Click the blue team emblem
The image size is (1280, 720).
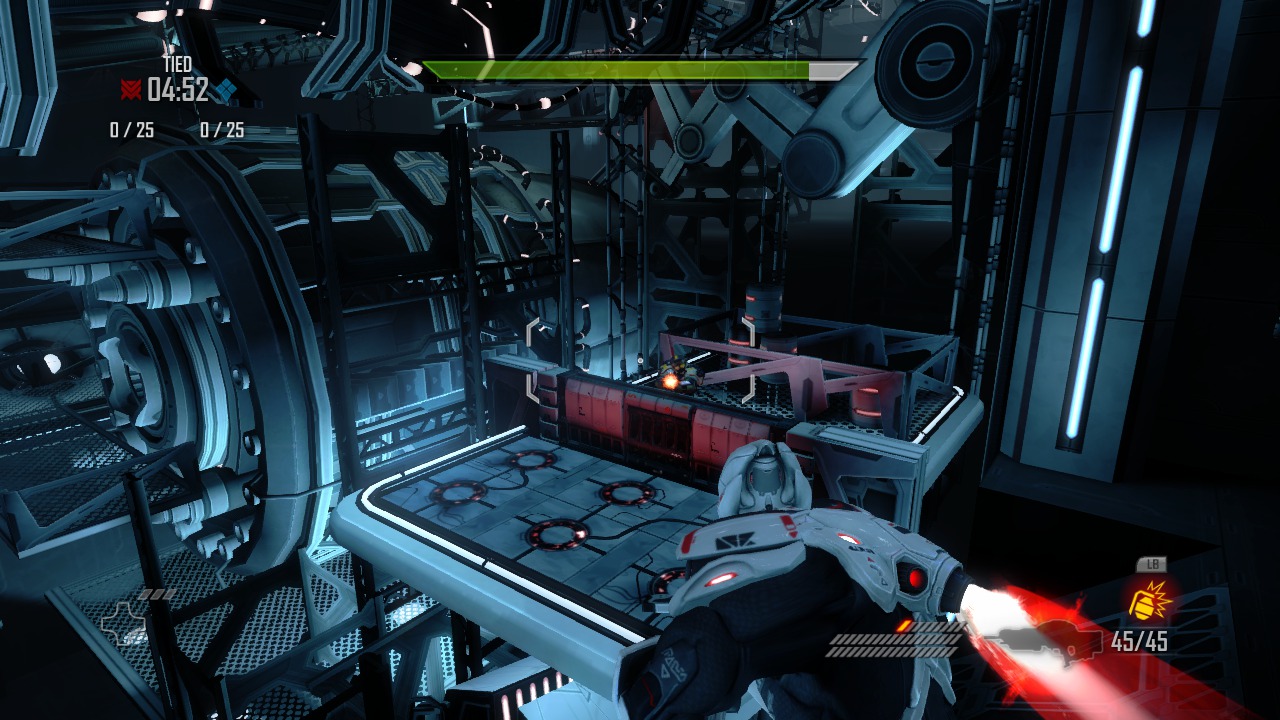click(227, 91)
